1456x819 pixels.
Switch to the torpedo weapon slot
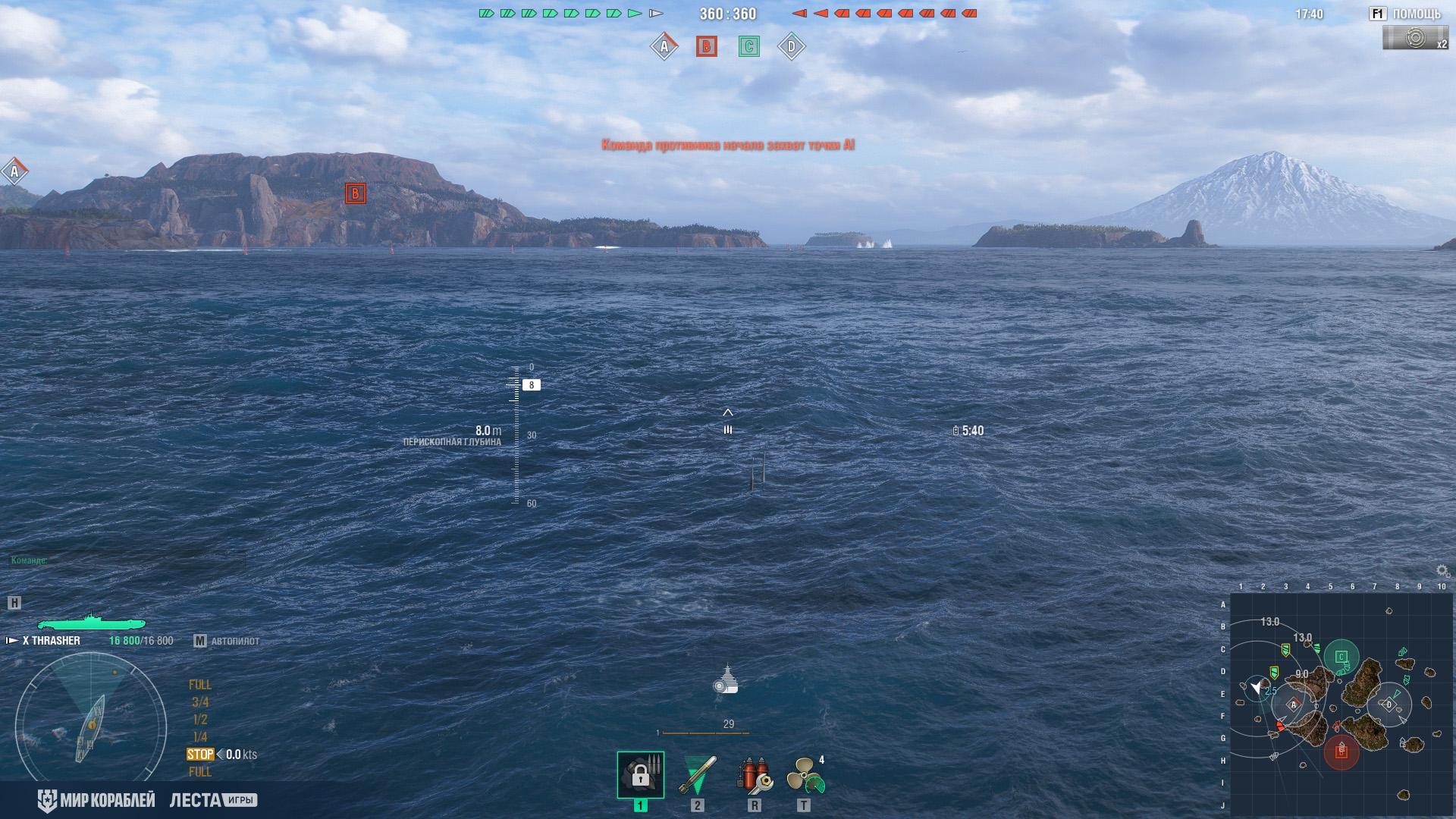pos(698,774)
